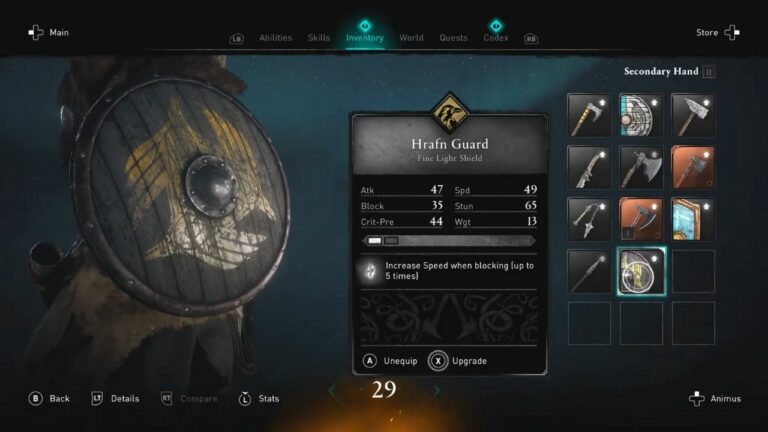This screenshot has height=432, width=768.
Task: Choose the blue rectangular tall shield
Action: coord(693,219)
